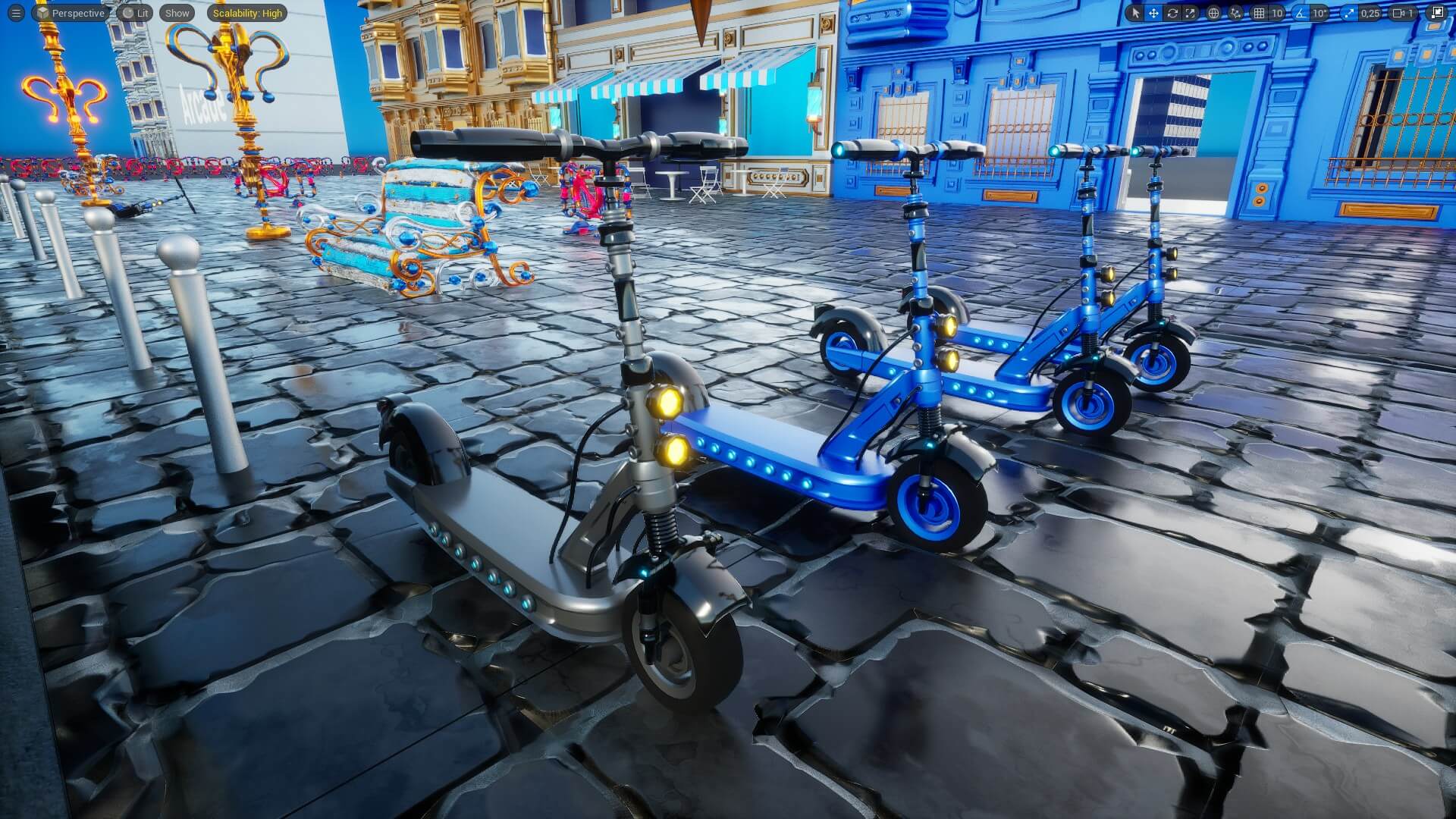Open the viewport options hamburger menu
The image size is (1456, 819).
[15, 13]
